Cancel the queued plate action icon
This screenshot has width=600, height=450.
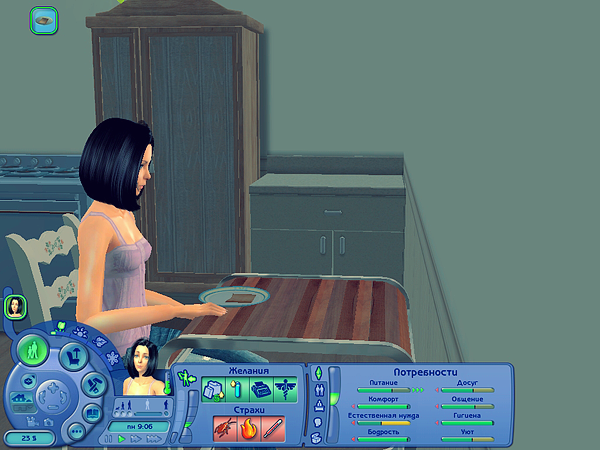point(44,18)
